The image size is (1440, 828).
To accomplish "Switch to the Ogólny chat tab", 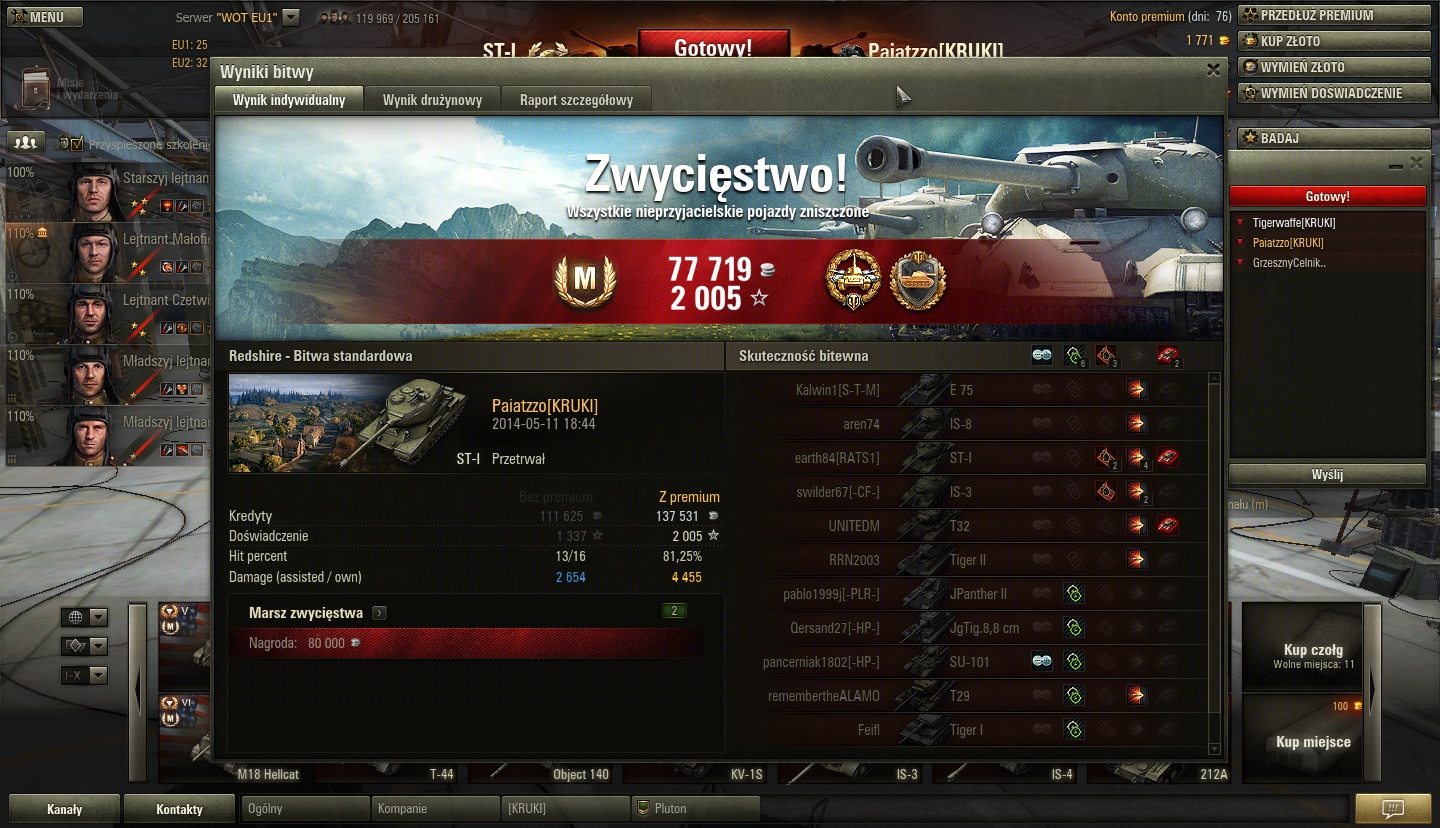I will 305,808.
